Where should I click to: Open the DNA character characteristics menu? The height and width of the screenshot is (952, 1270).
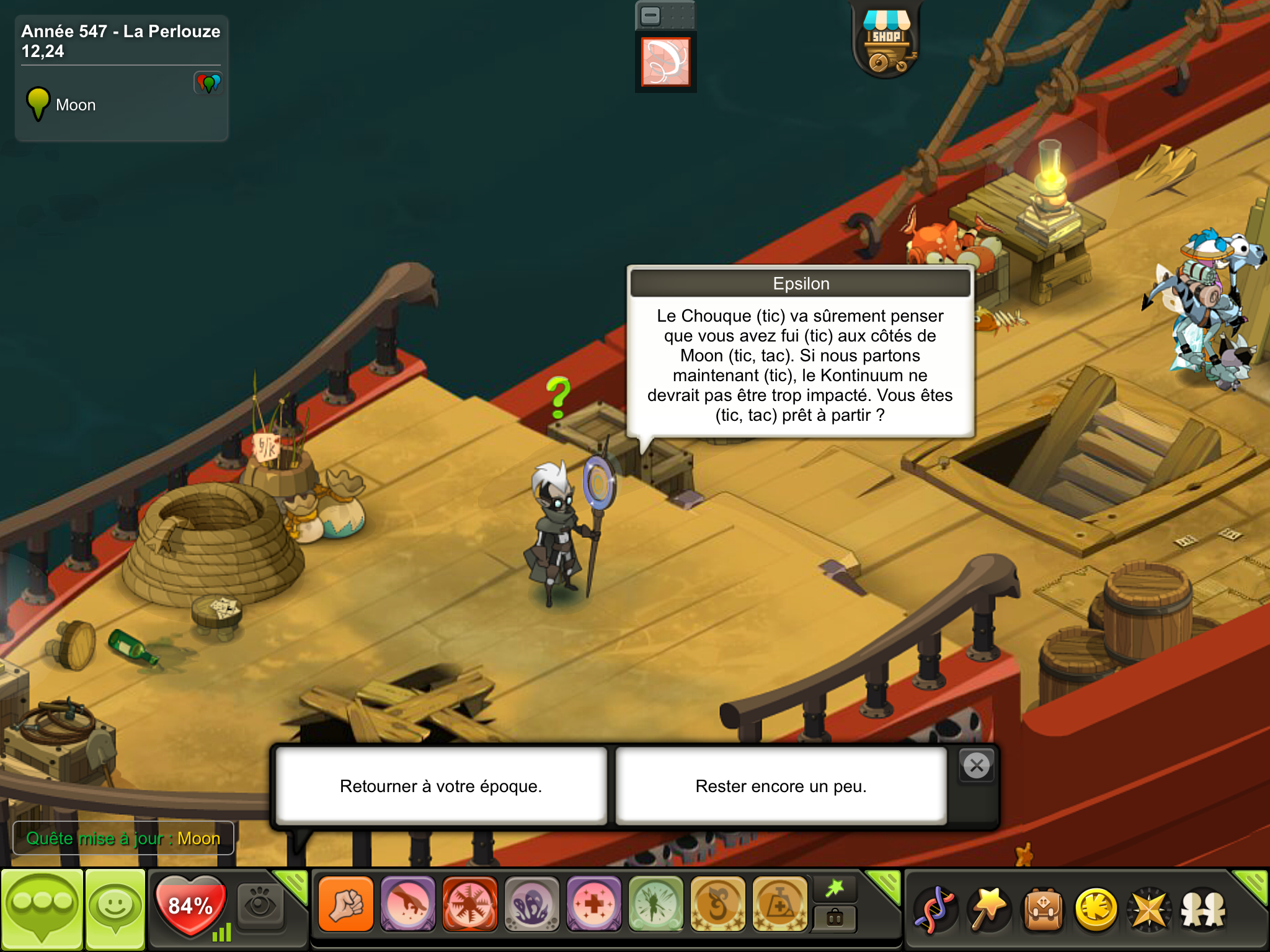935,909
